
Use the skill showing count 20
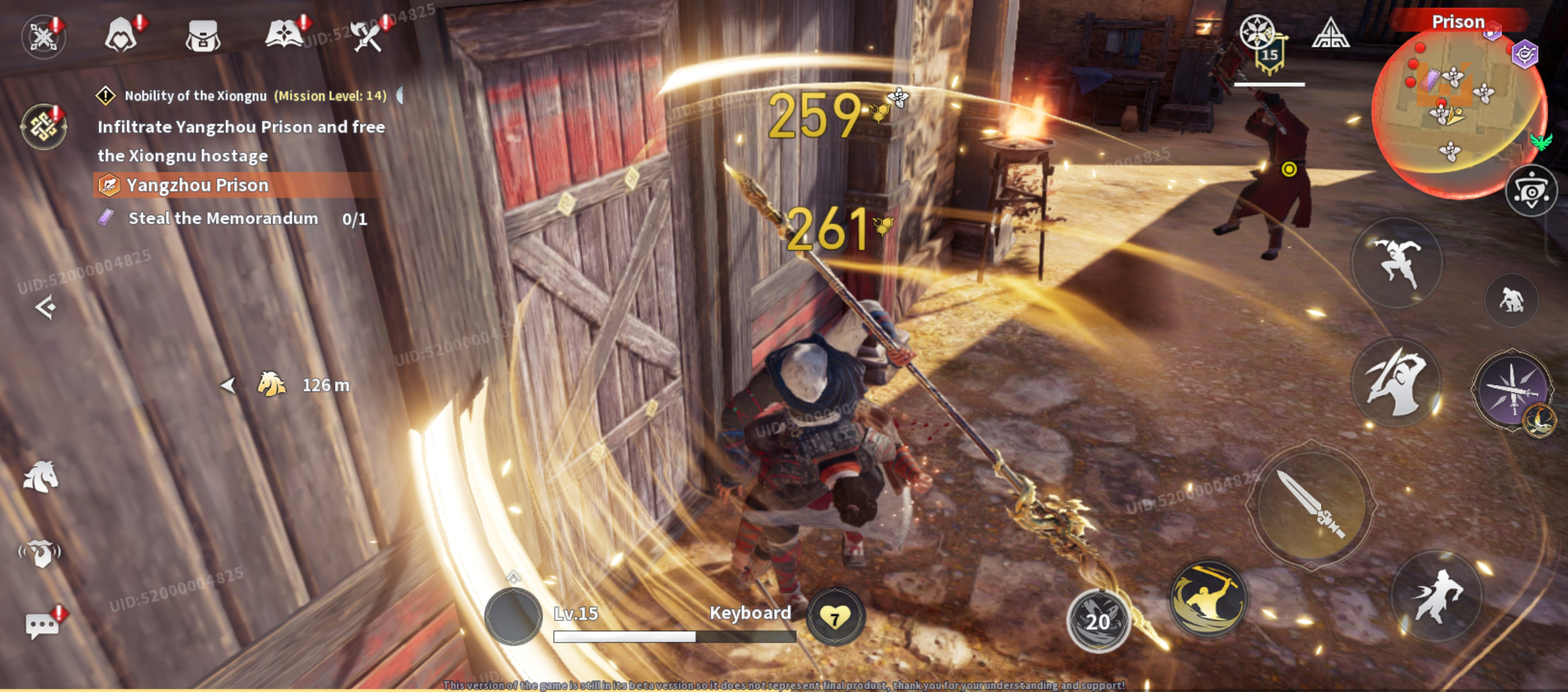pos(1098,620)
